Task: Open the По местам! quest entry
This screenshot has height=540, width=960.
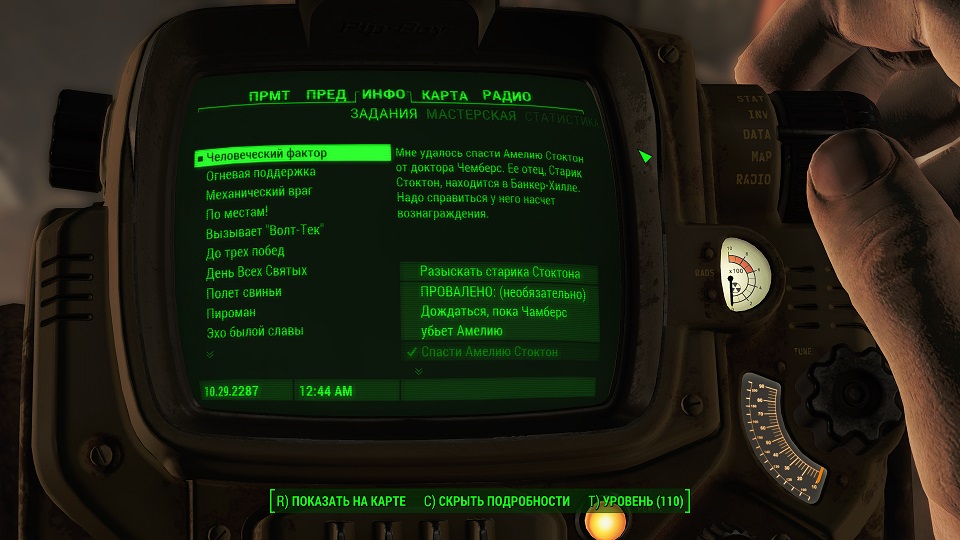Action: tap(237, 213)
